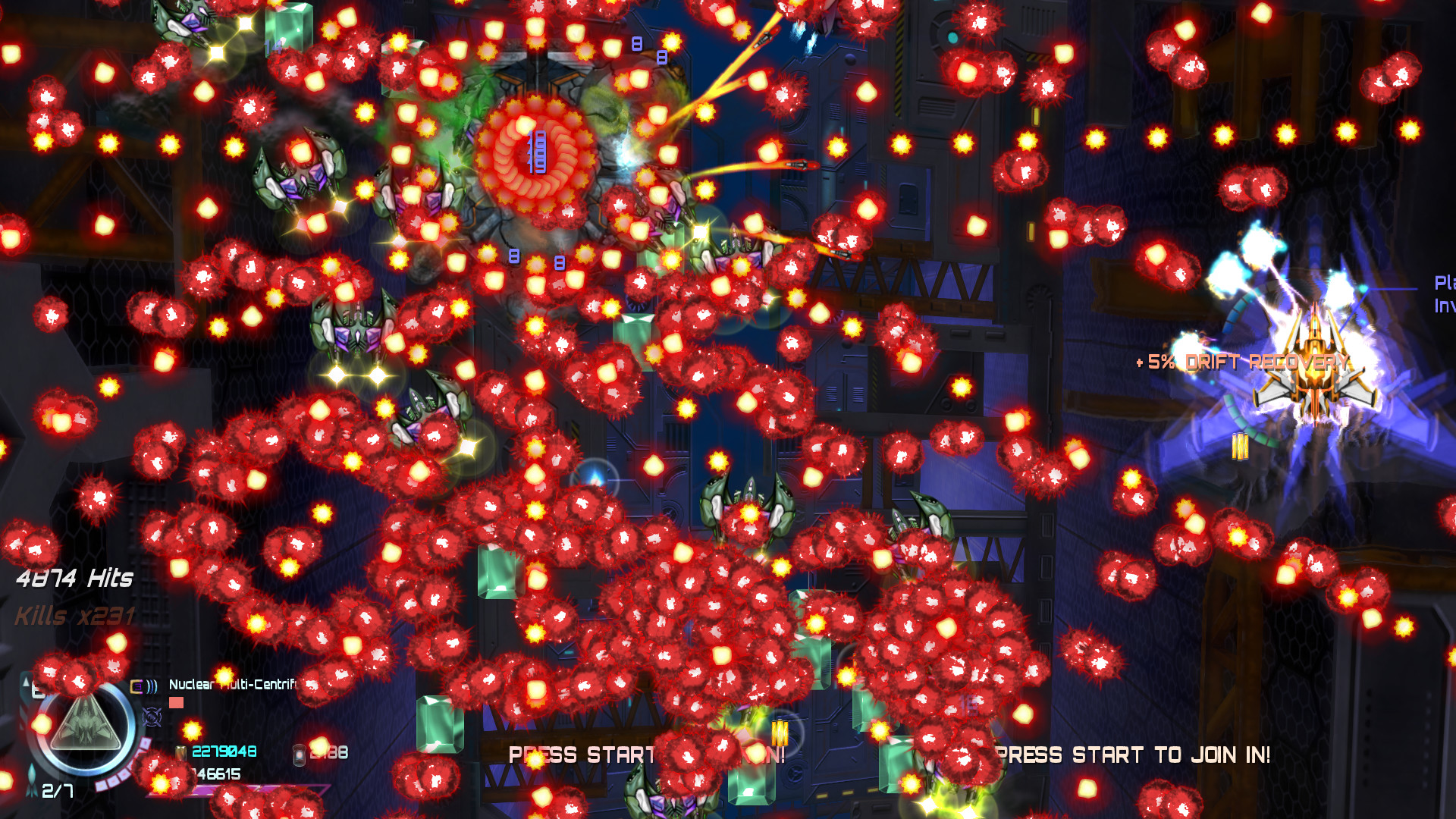Click the coin icon beside the 2279048 score

click(180, 754)
